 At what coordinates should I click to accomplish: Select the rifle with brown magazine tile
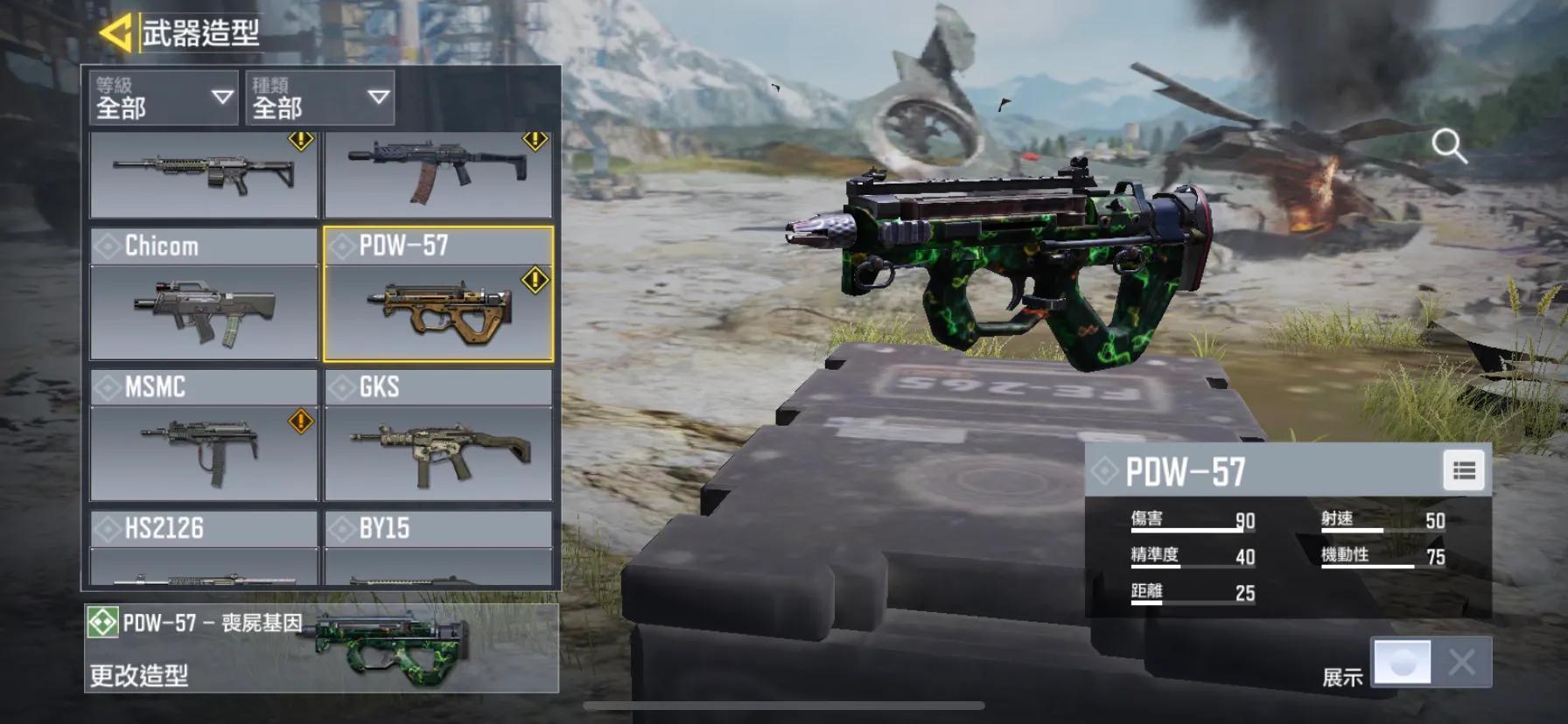[438, 173]
